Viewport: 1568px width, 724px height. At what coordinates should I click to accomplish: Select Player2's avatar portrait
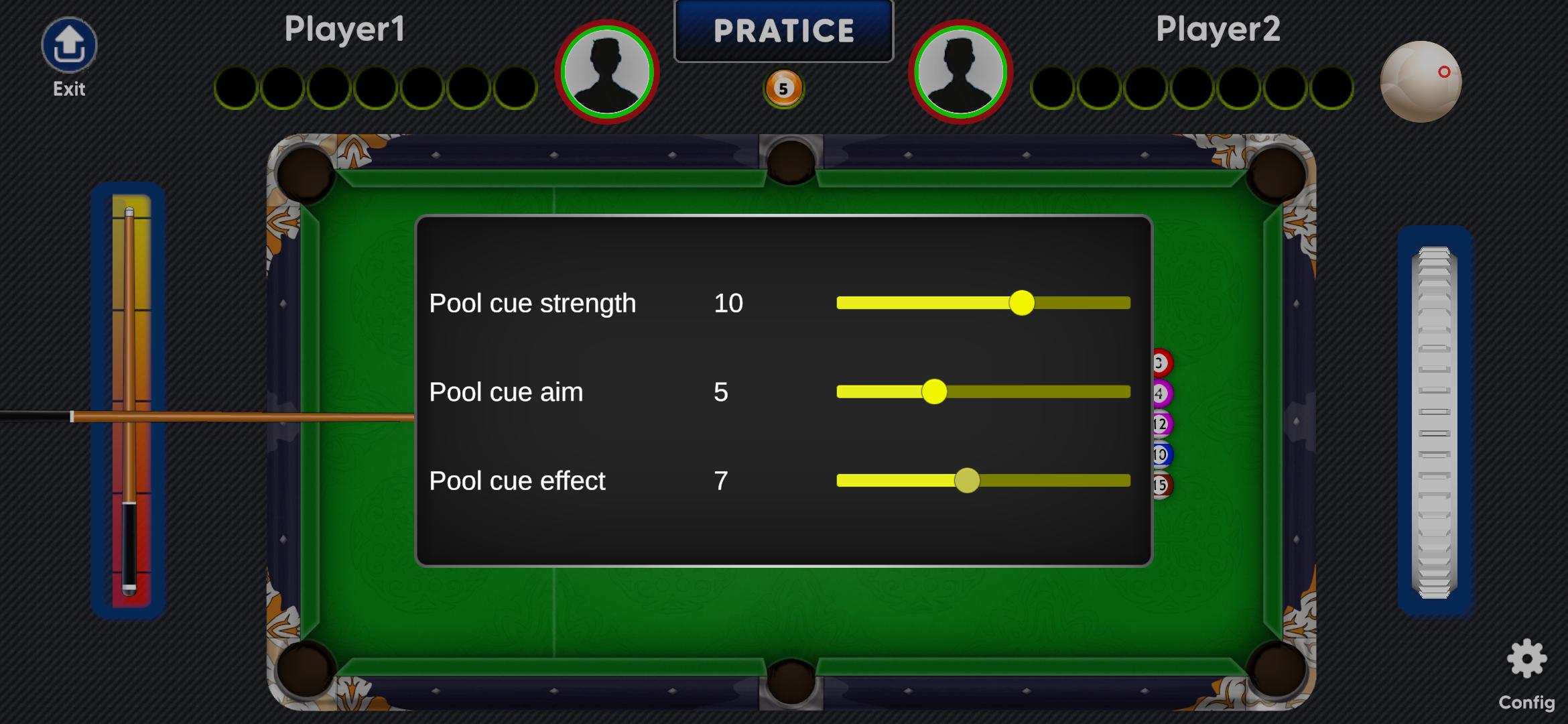tap(960, 72)
